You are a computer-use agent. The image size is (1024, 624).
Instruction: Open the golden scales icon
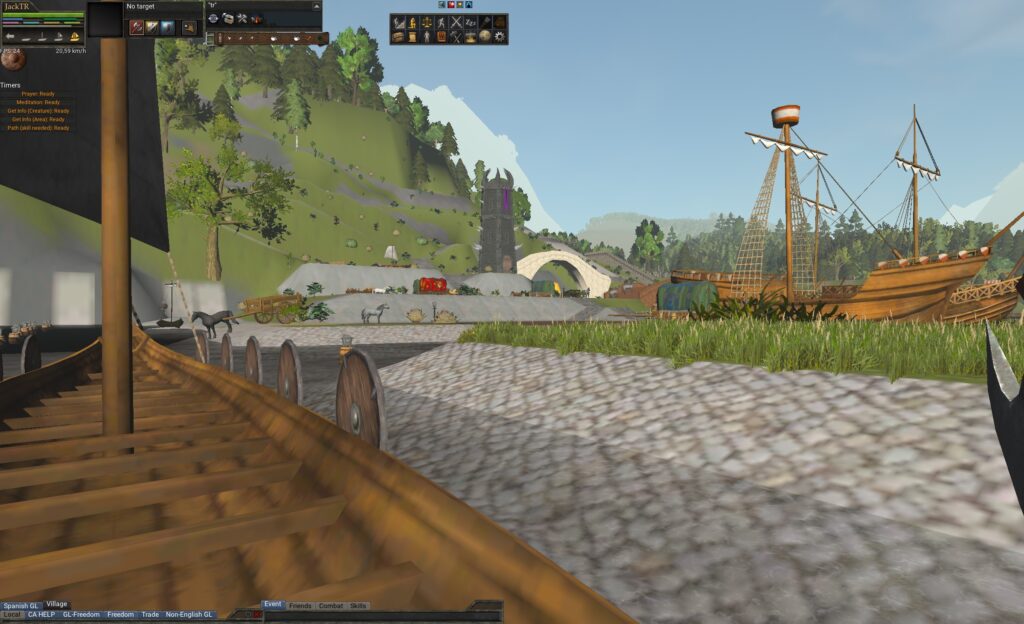coord(426,22)
